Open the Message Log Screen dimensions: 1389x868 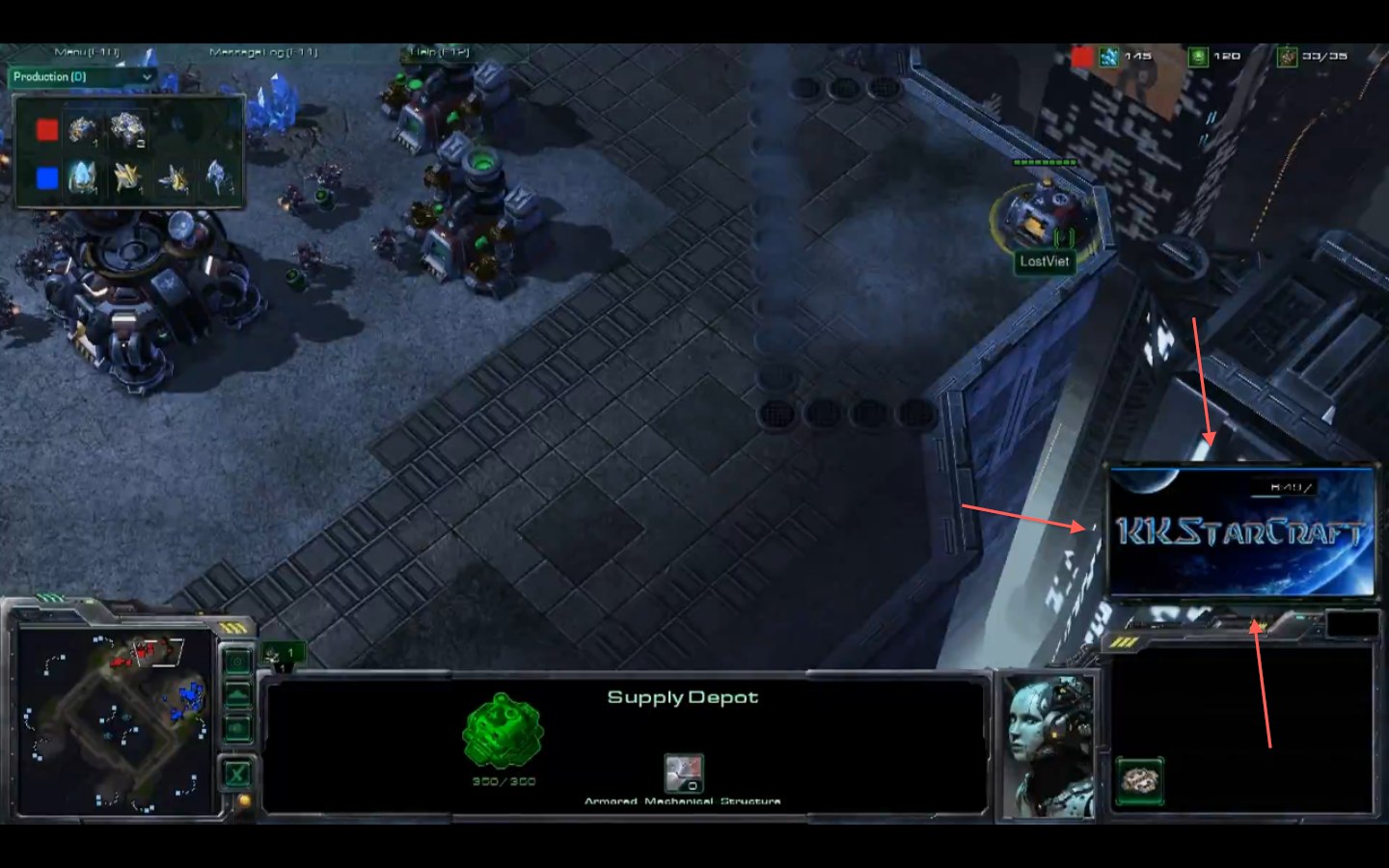262,52
